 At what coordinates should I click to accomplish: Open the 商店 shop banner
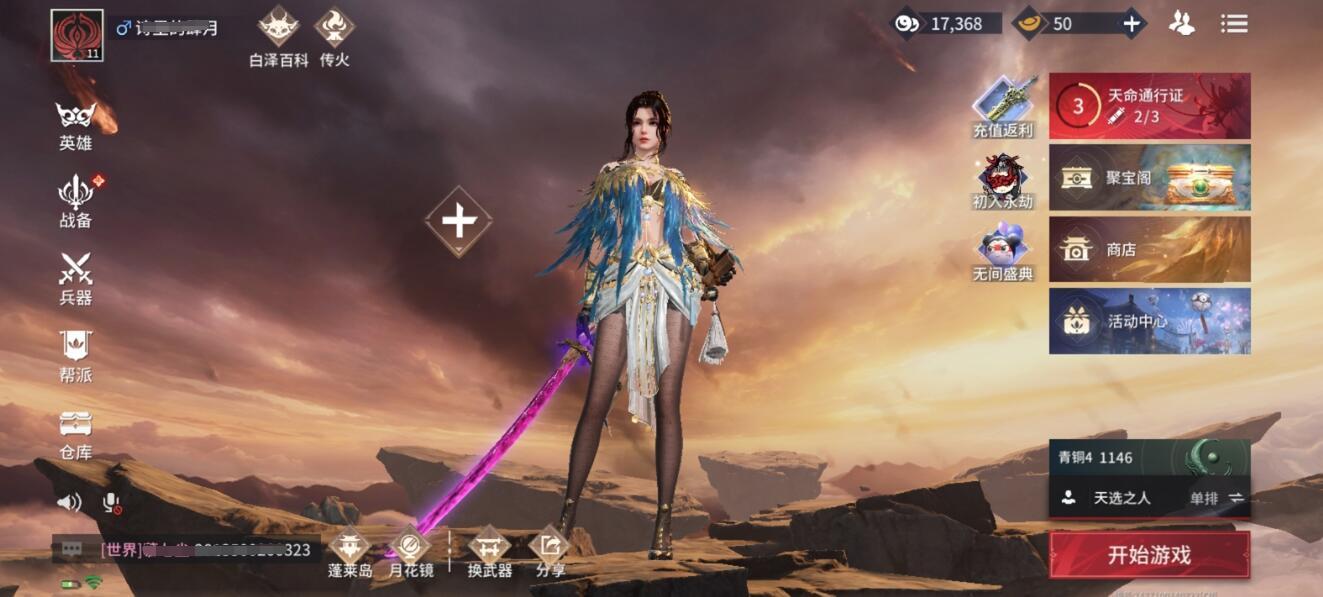(1149, 249)
